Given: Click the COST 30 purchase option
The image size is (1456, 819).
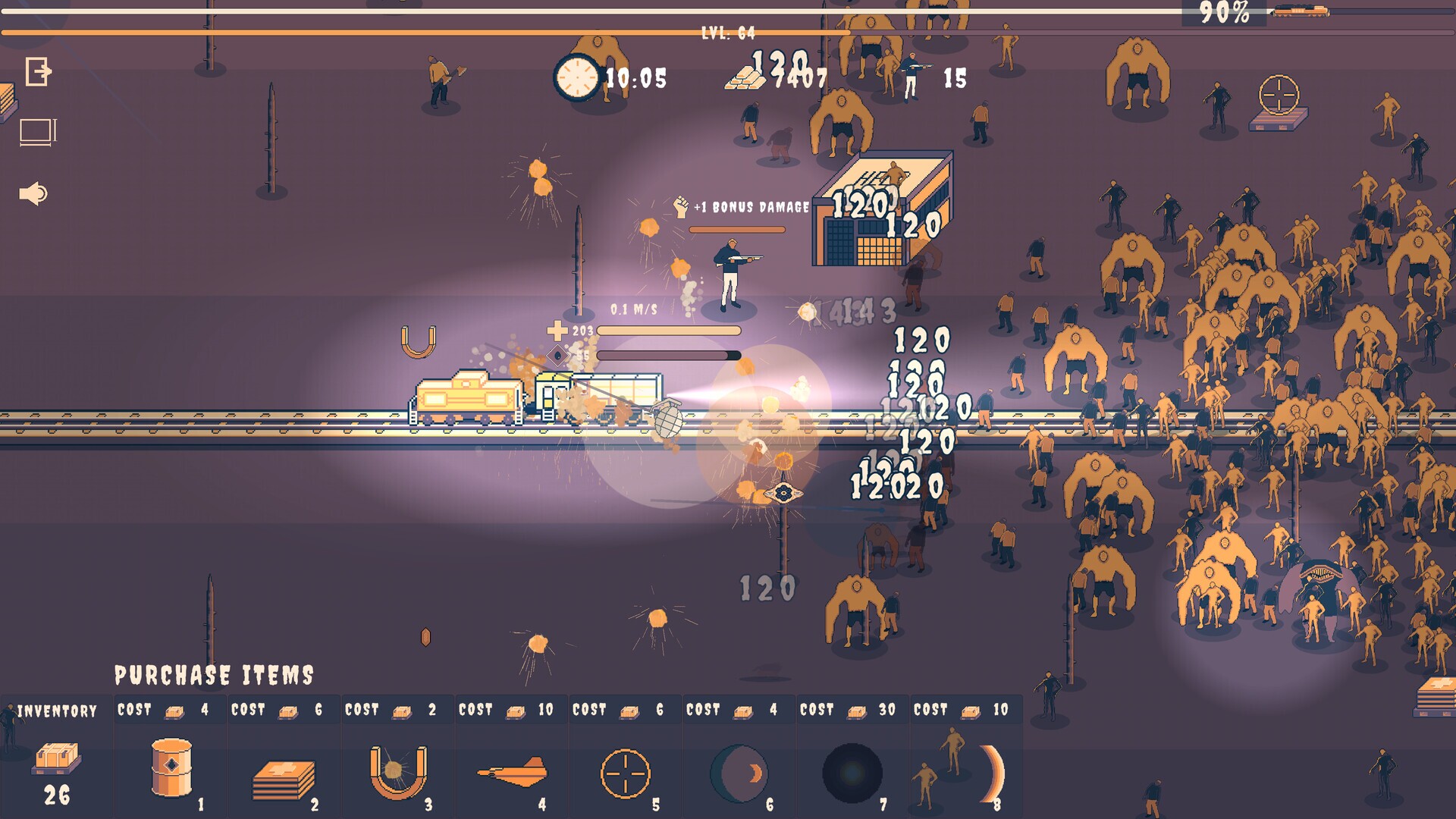Looking at the screenshot, I should [846, 711].
